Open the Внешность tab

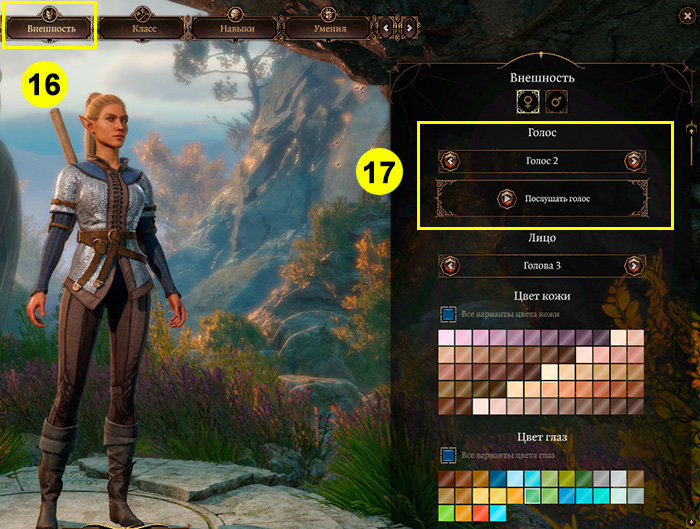(x=49, y=27)
